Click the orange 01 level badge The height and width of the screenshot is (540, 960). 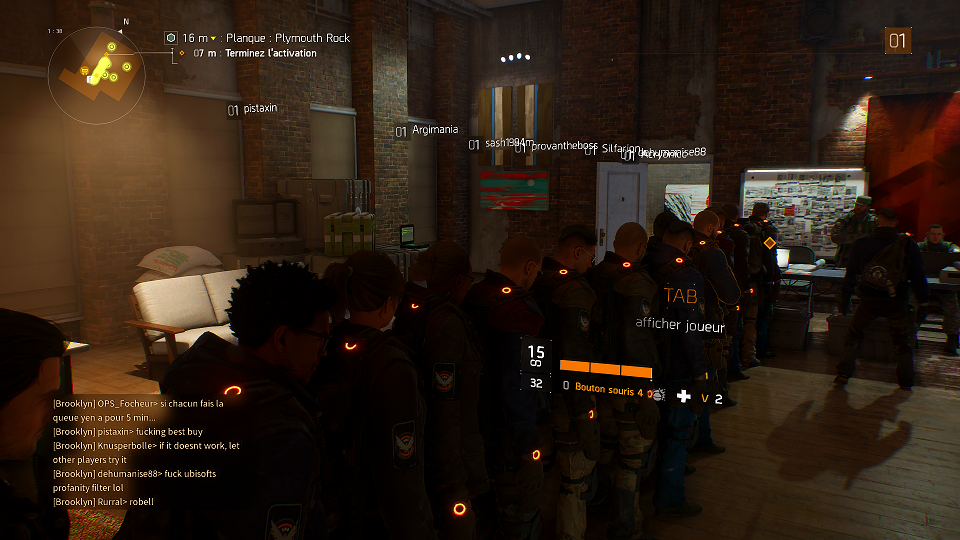pyautogui.click(x=898, y=41)
